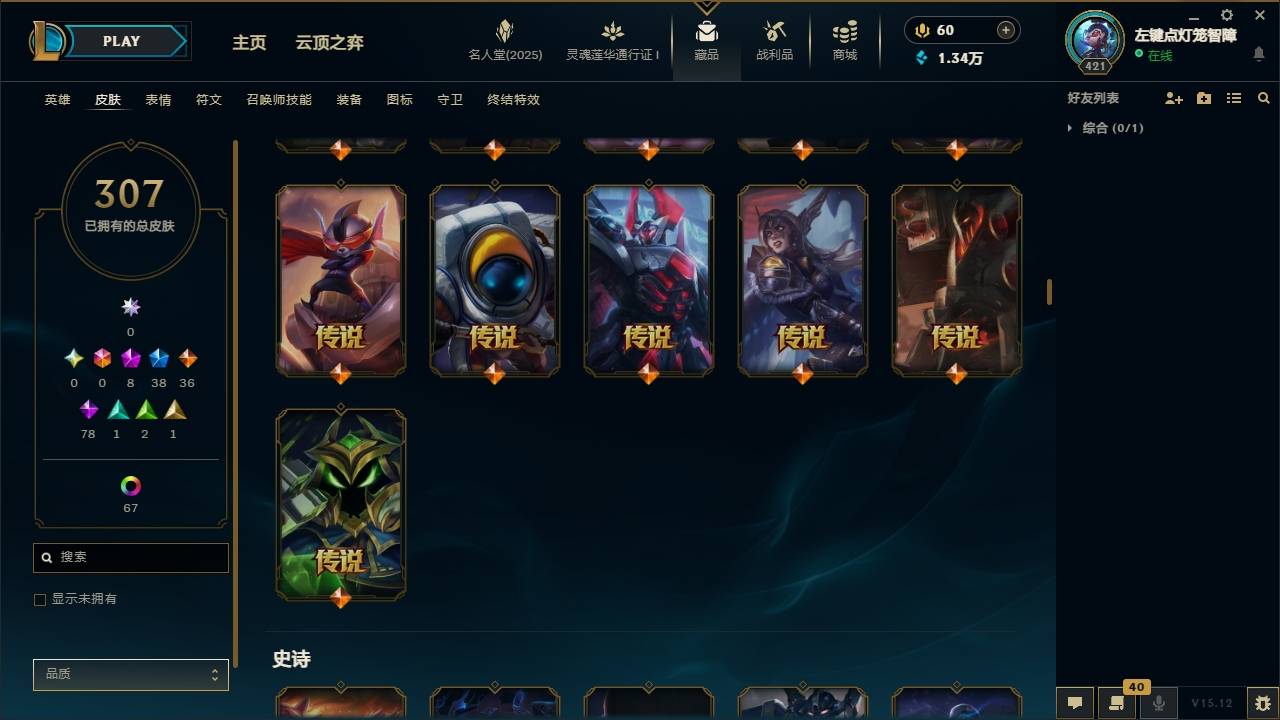The image size is (1280, 720).
Task: Switch to the 表情 emotes tab
Action: pos(157,100)
